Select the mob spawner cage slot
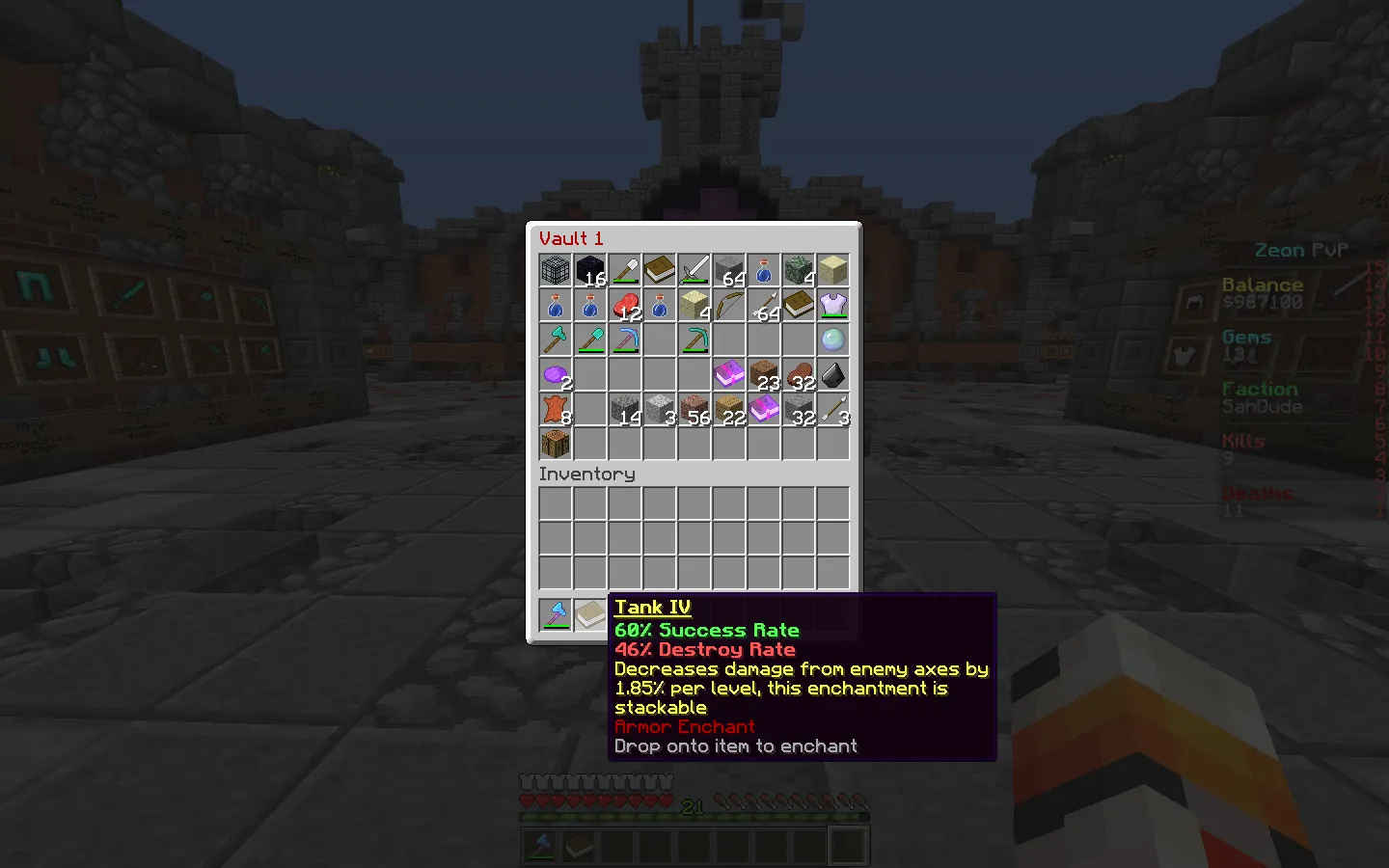 (556, 271)
